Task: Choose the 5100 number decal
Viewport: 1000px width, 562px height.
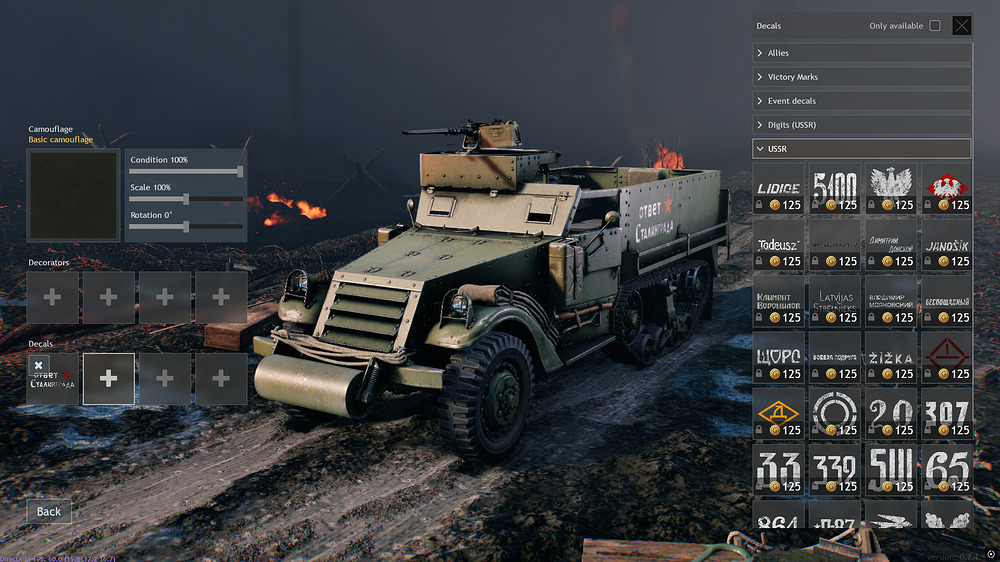Action: [x=834, y=189]
